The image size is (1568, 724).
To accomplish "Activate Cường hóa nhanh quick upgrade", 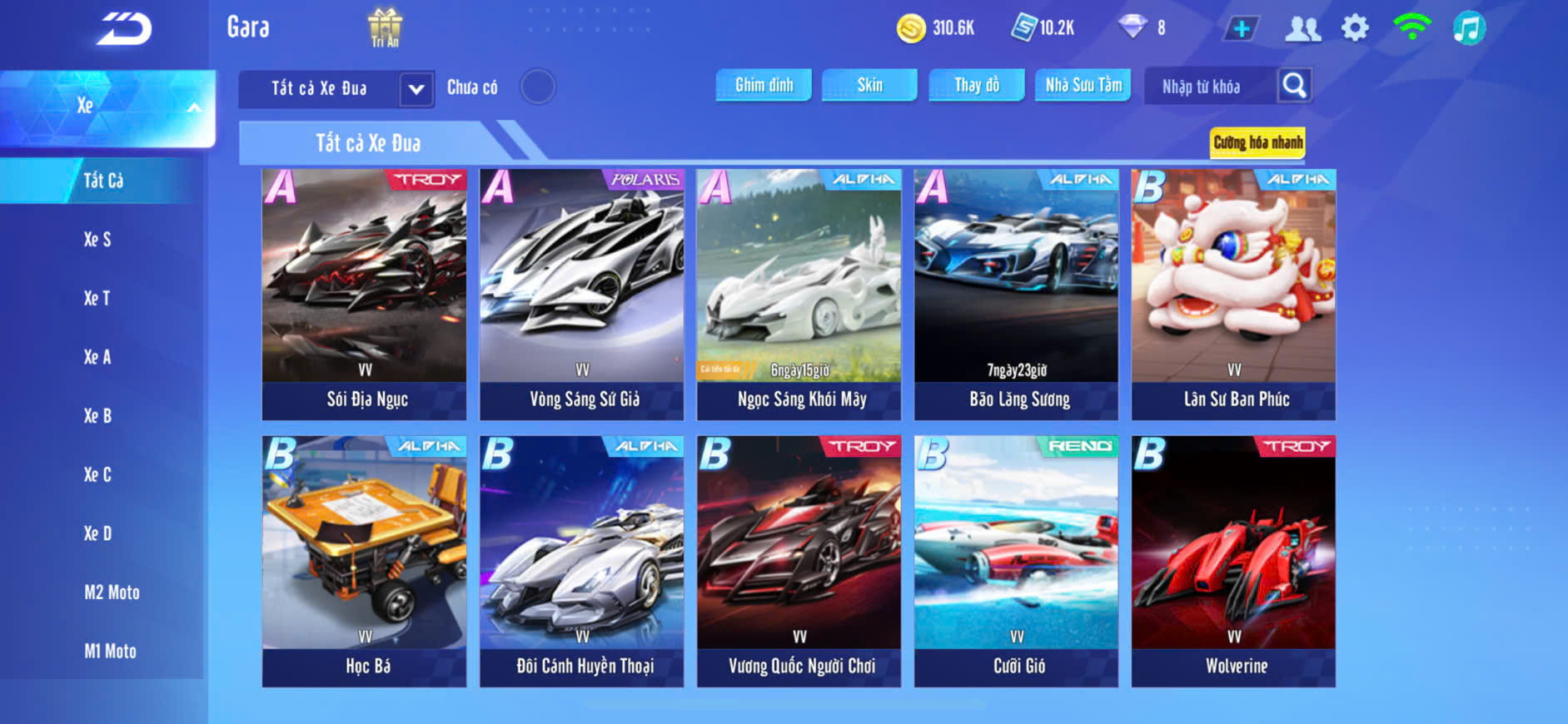I will tap(1257, 142).
